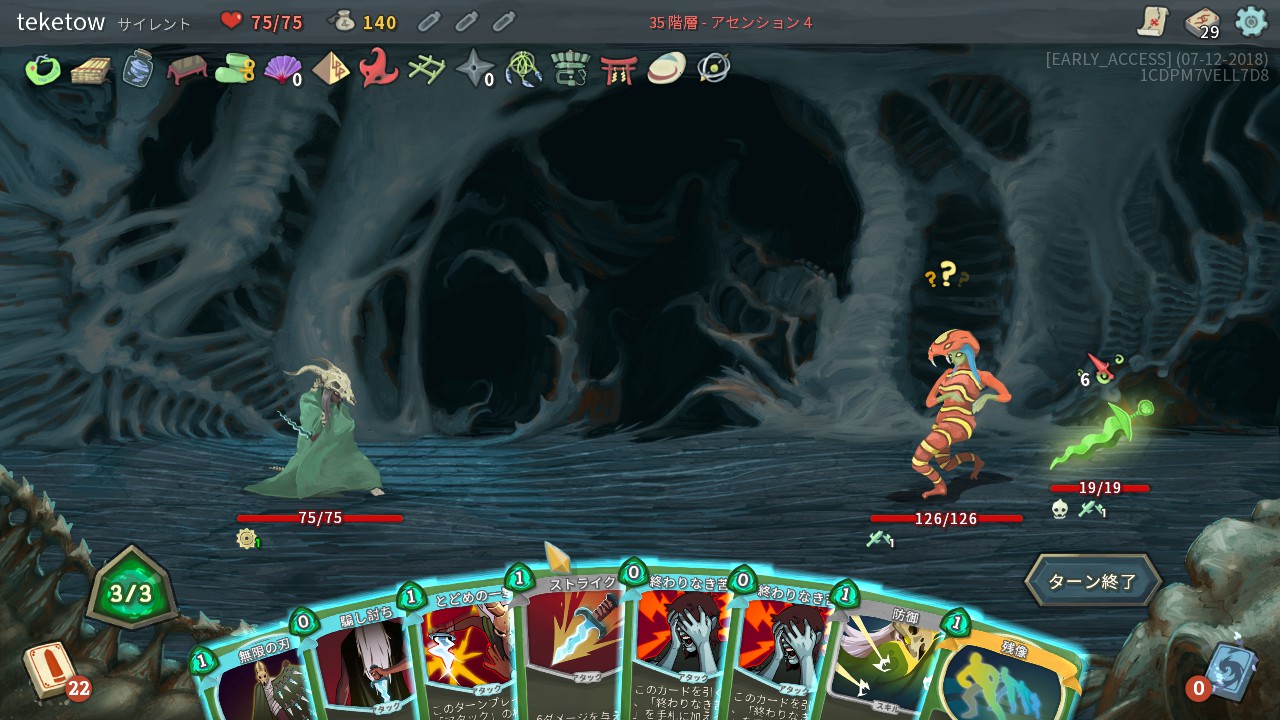Select the 無限の刃 card

250,685
